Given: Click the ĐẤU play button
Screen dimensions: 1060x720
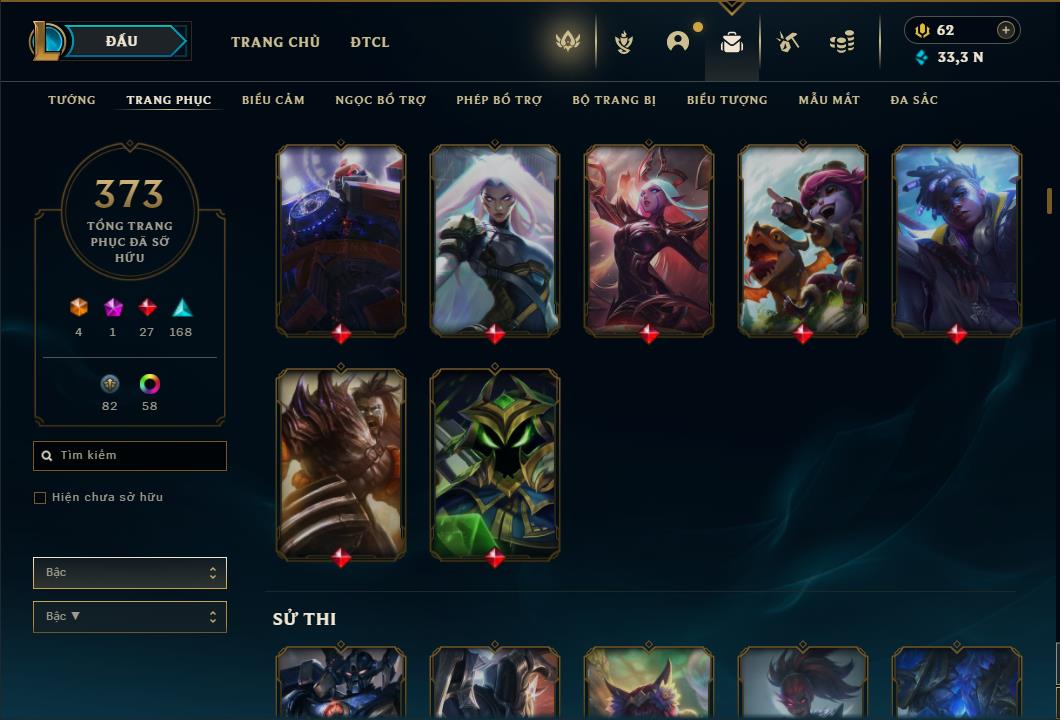Looking at the screenshot, I should (x=121, y=41).
